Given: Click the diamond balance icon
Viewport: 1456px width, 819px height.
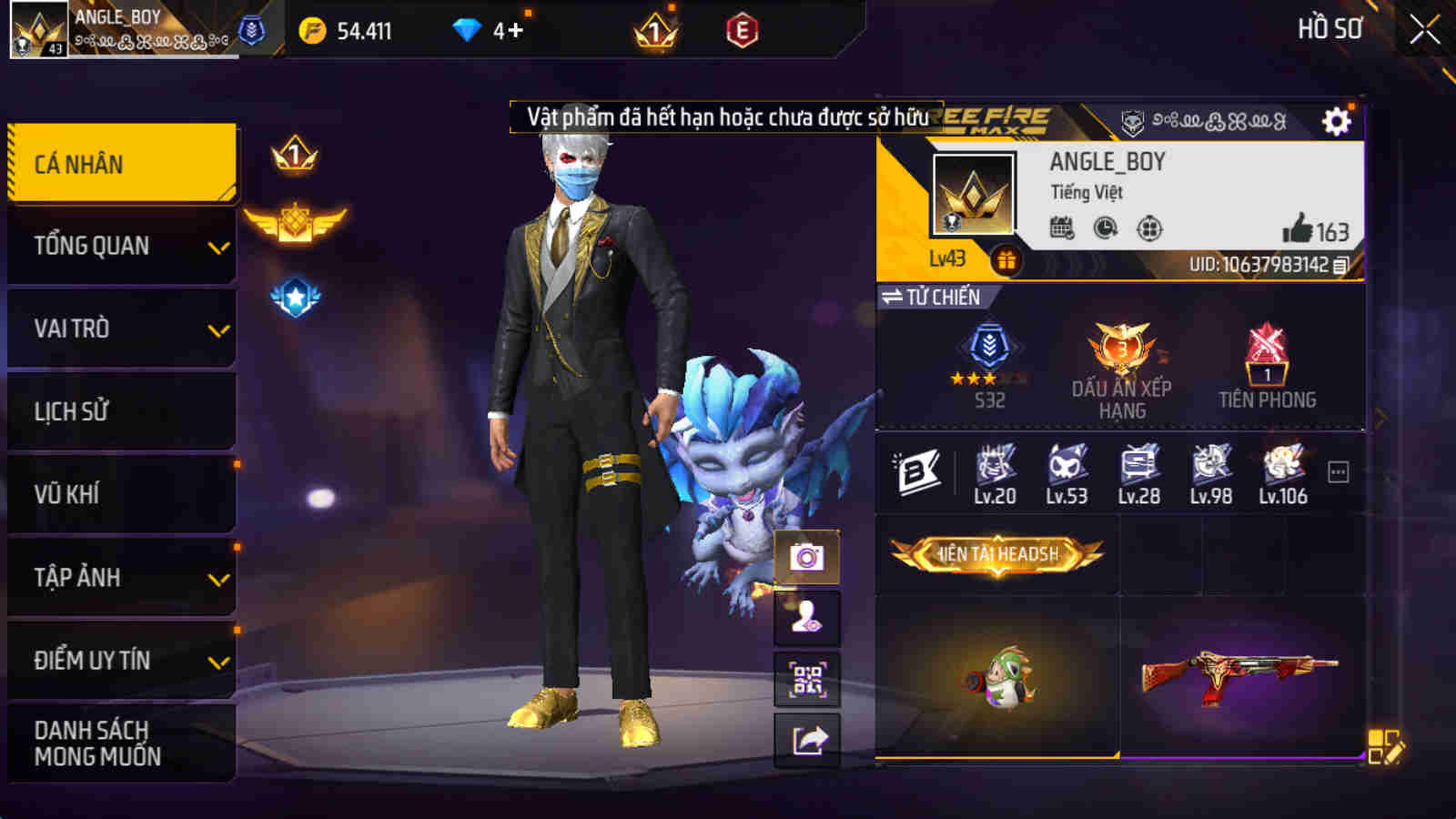Looking at the screenshot, I should (467, 28).
